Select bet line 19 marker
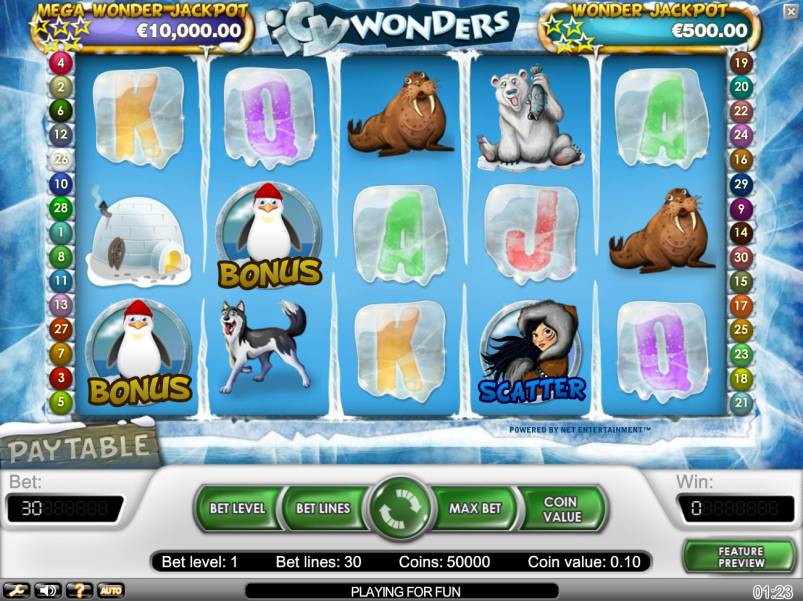Viewport: 803px width, 601px height. click(741, 63)
